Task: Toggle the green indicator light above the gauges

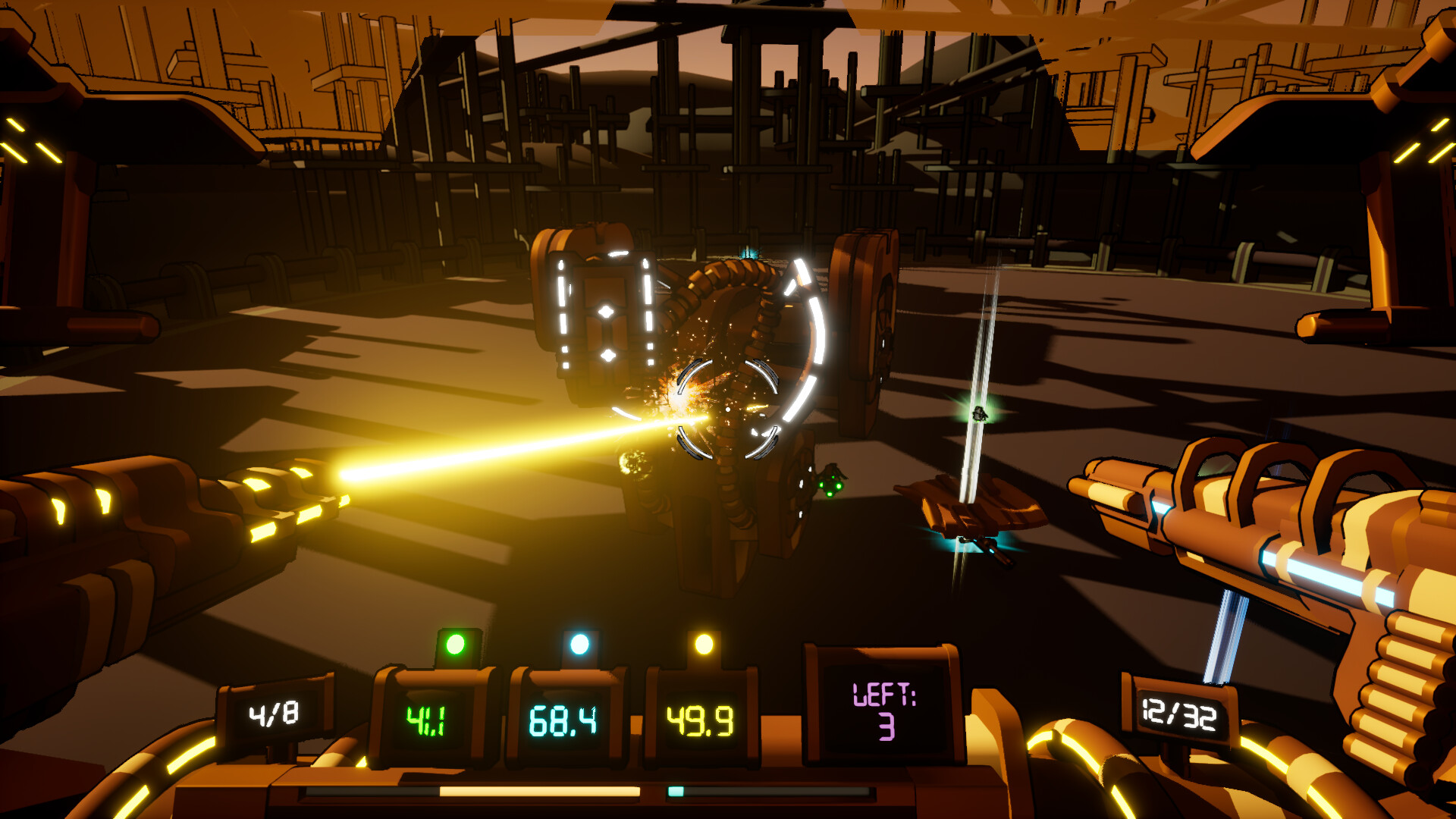Action: tap(456, 645)
